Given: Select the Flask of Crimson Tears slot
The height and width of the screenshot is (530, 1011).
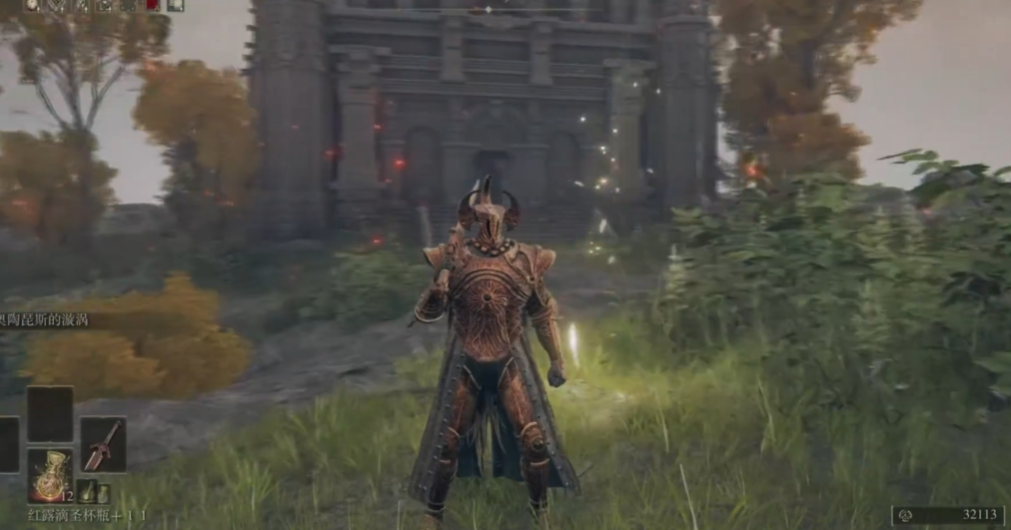Looking at the screenshot, I should (49, 475).
